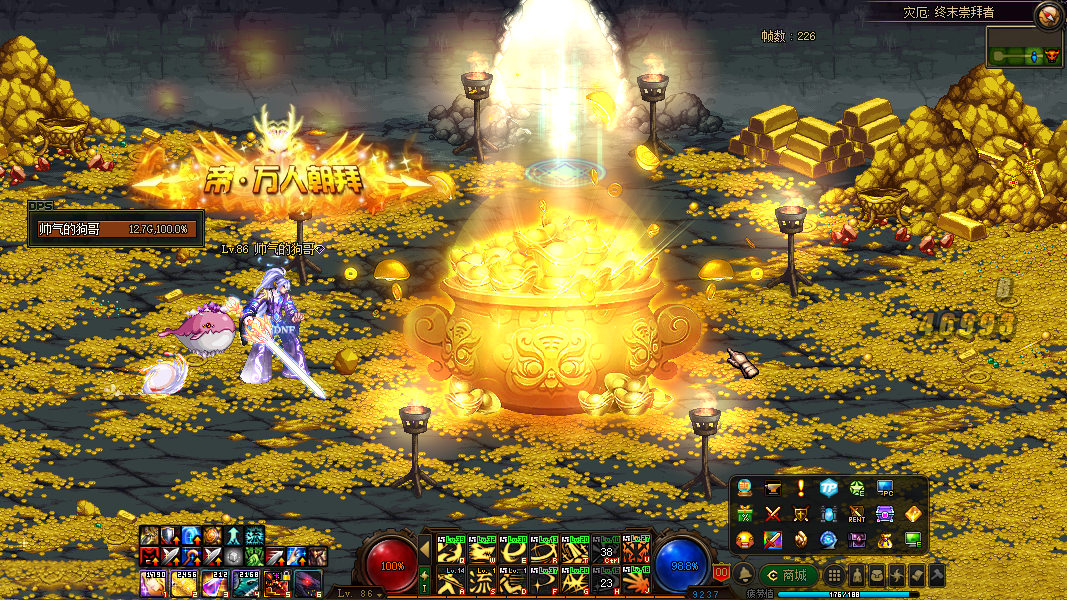Open the nine-dot grid menu button
Screen dimensions: 1067x600
[833, 575]
